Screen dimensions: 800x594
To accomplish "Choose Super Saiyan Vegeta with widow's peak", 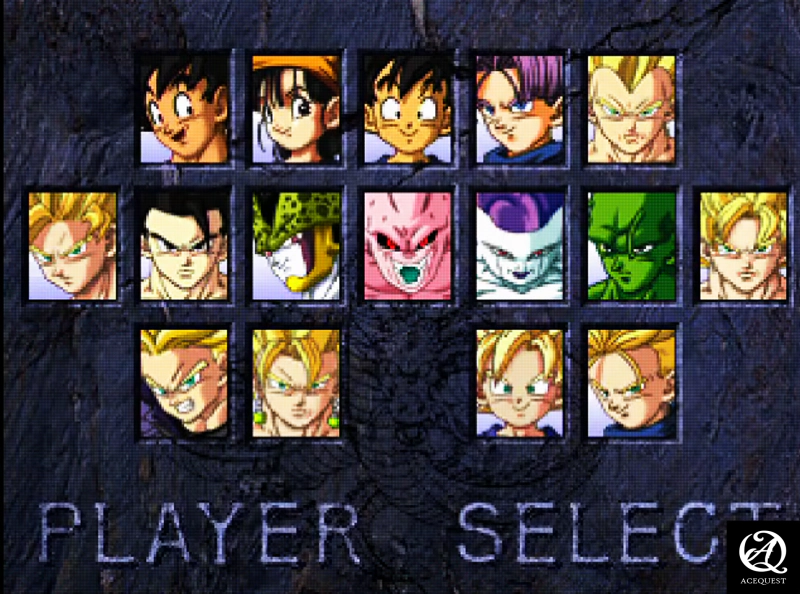I will point(632,109).
